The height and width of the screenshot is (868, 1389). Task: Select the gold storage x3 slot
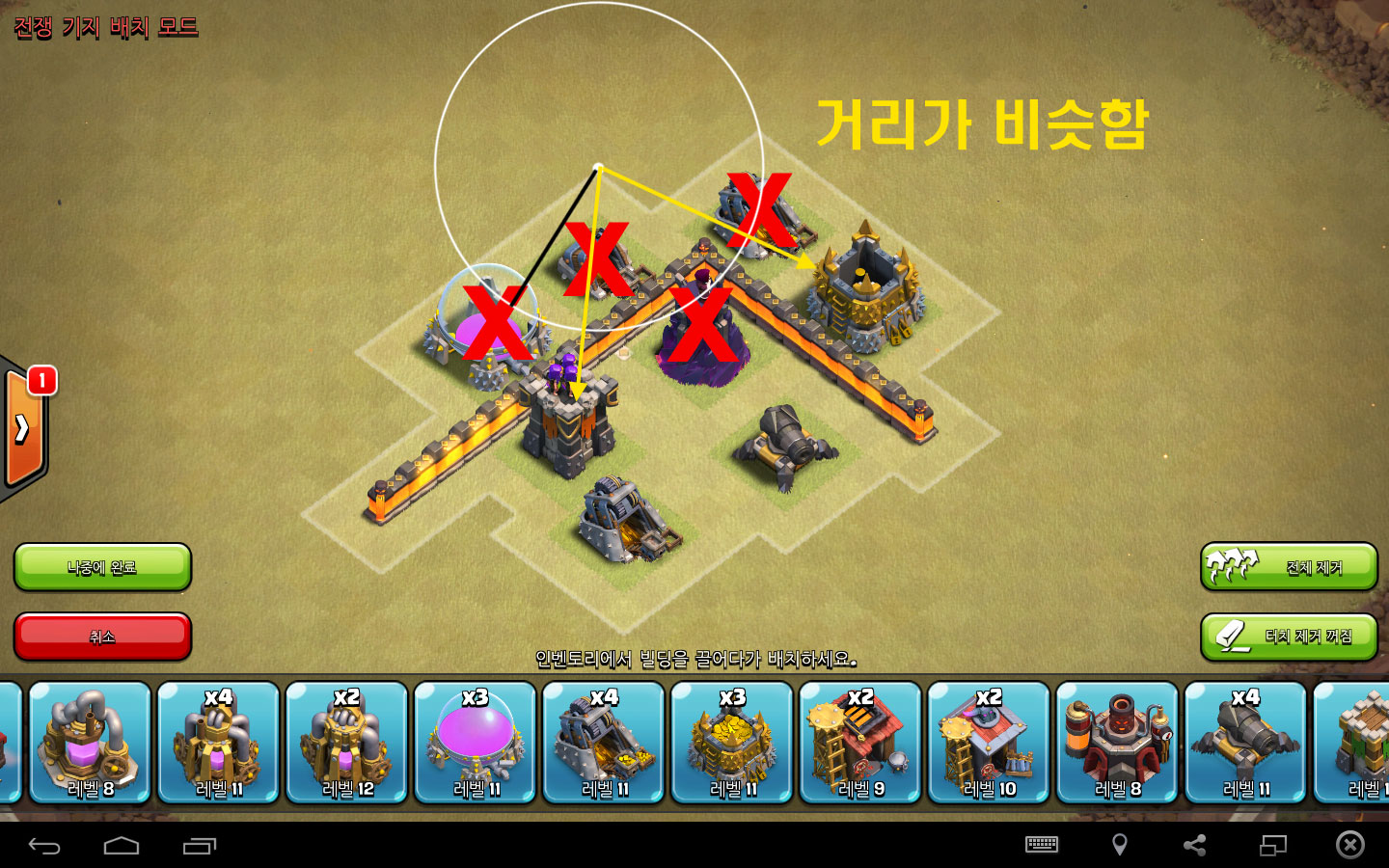click(x=732, y=743)
